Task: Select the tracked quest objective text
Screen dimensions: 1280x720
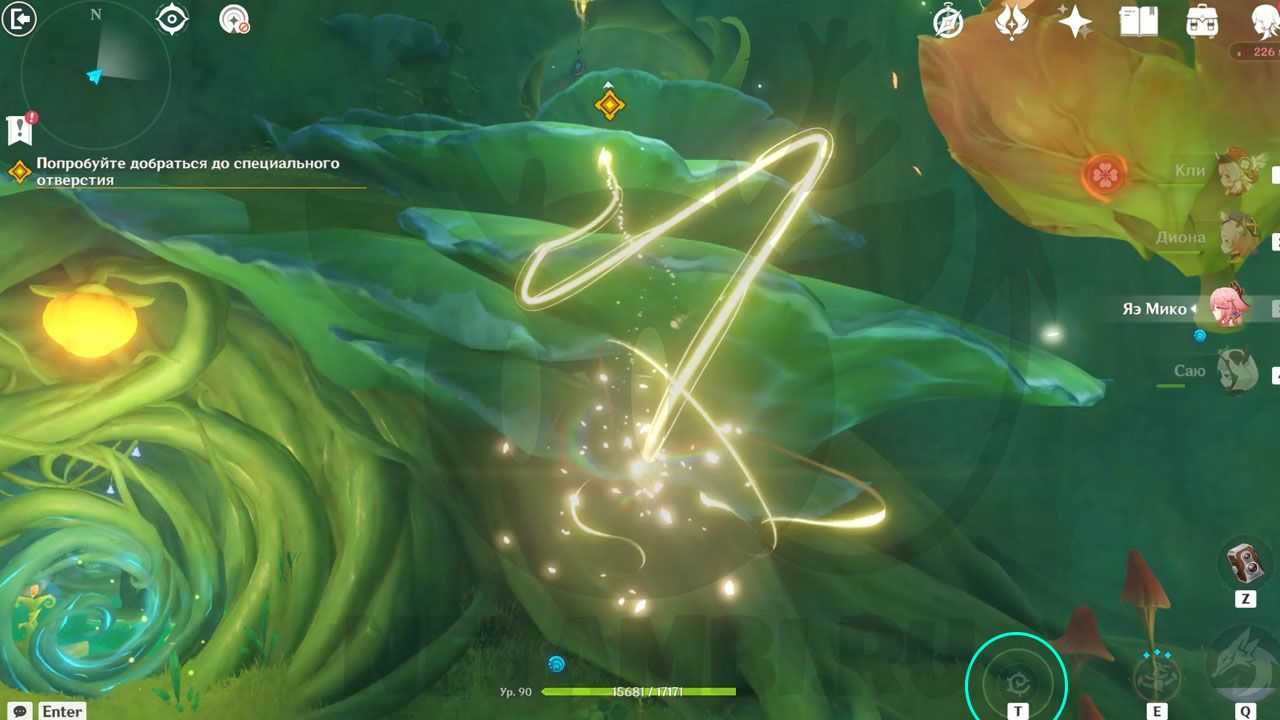Action: click(x=188, y=171)
